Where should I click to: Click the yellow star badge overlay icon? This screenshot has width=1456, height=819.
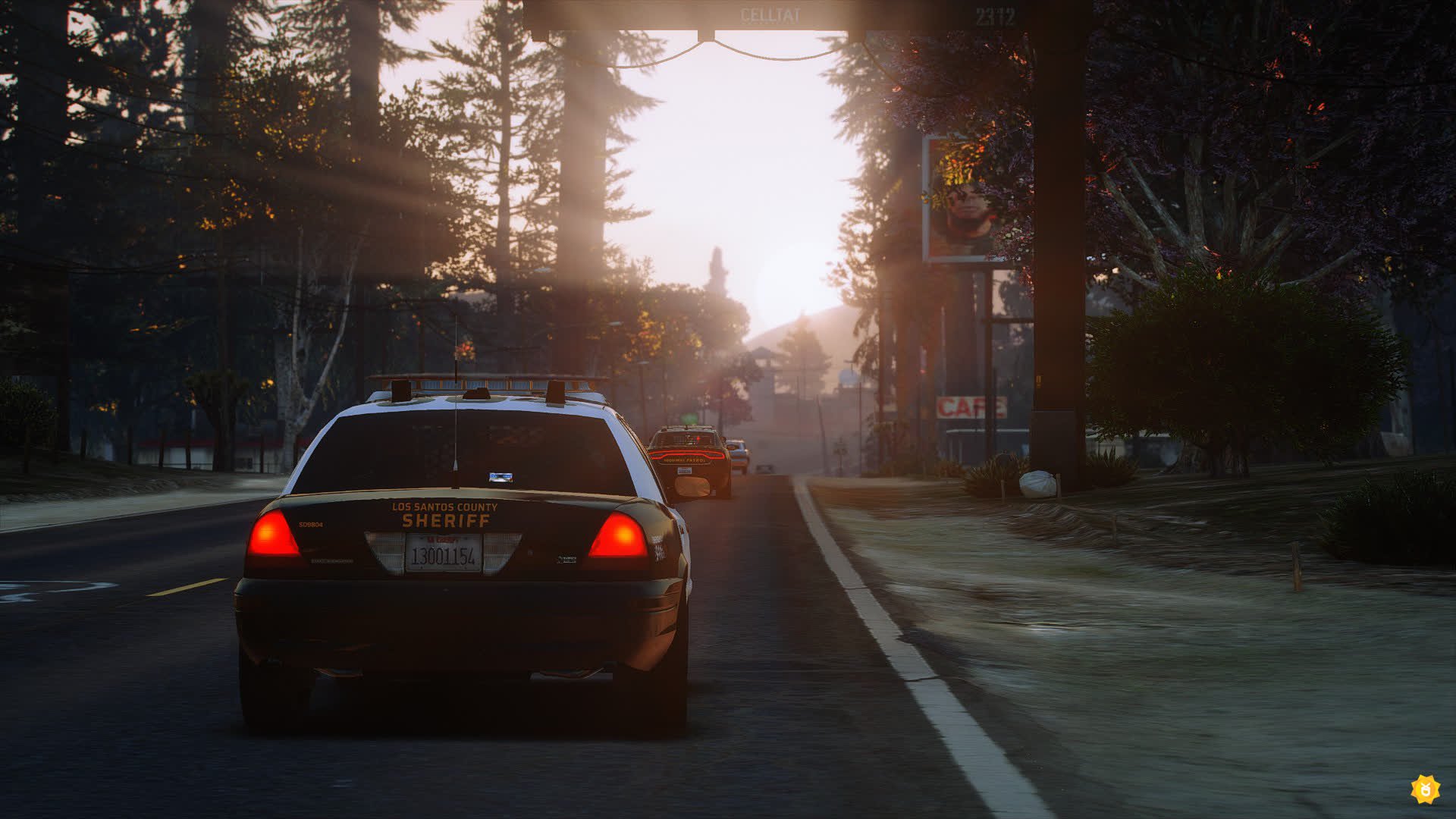pos(1425,789)
